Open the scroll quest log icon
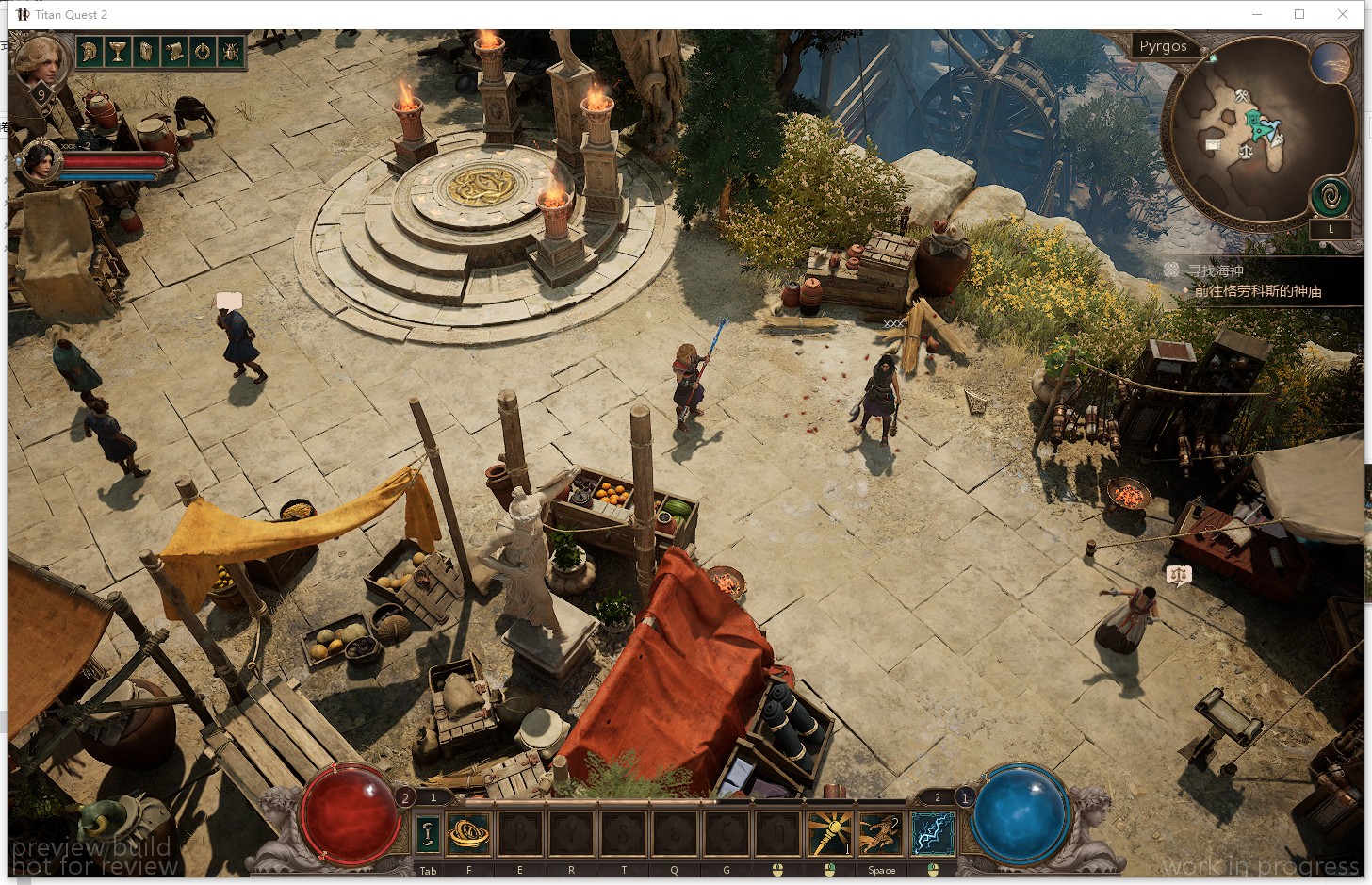Viewport: 1372px width, 885px height. (174, 52)
